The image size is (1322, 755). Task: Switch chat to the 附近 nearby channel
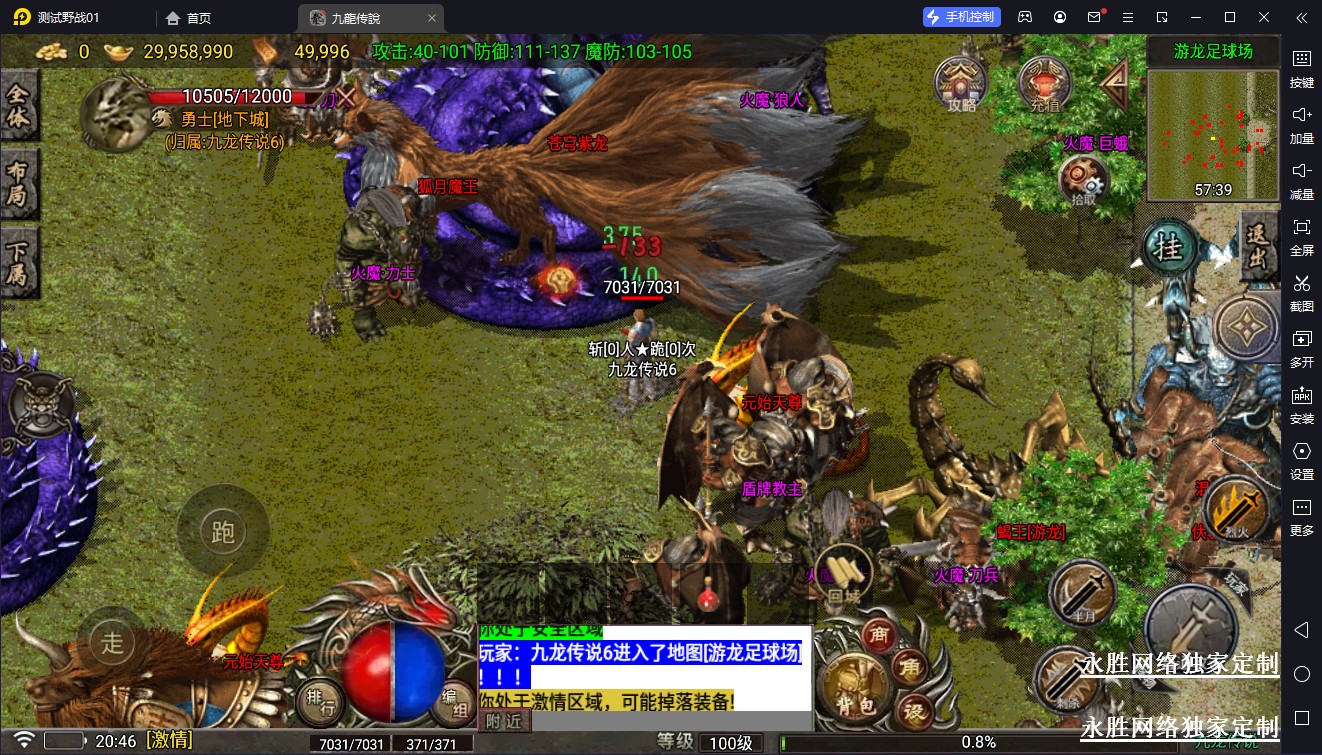(503, 720)
